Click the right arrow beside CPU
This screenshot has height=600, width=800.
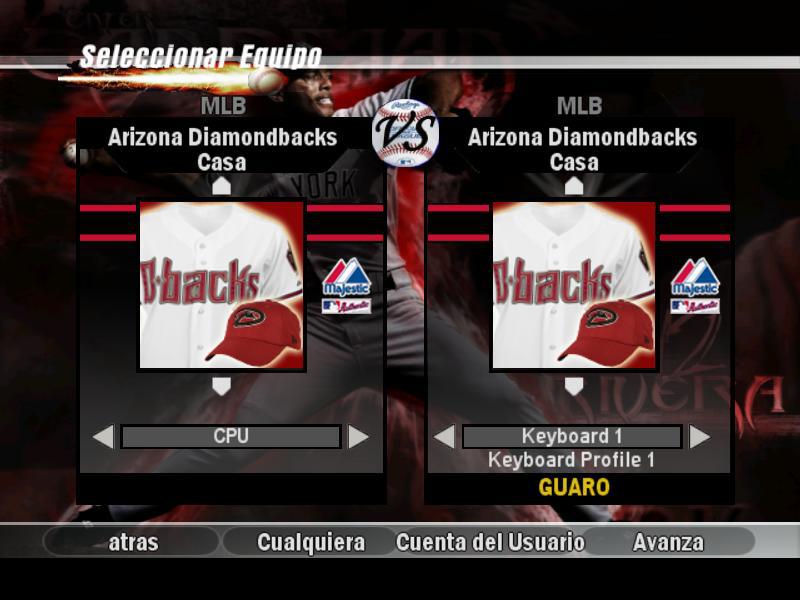click(358, 437)
